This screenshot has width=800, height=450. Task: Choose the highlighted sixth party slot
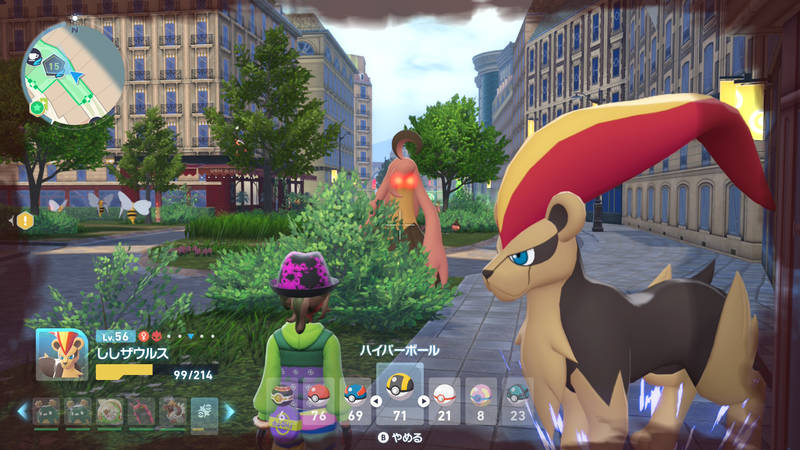(x=204, y=411)
